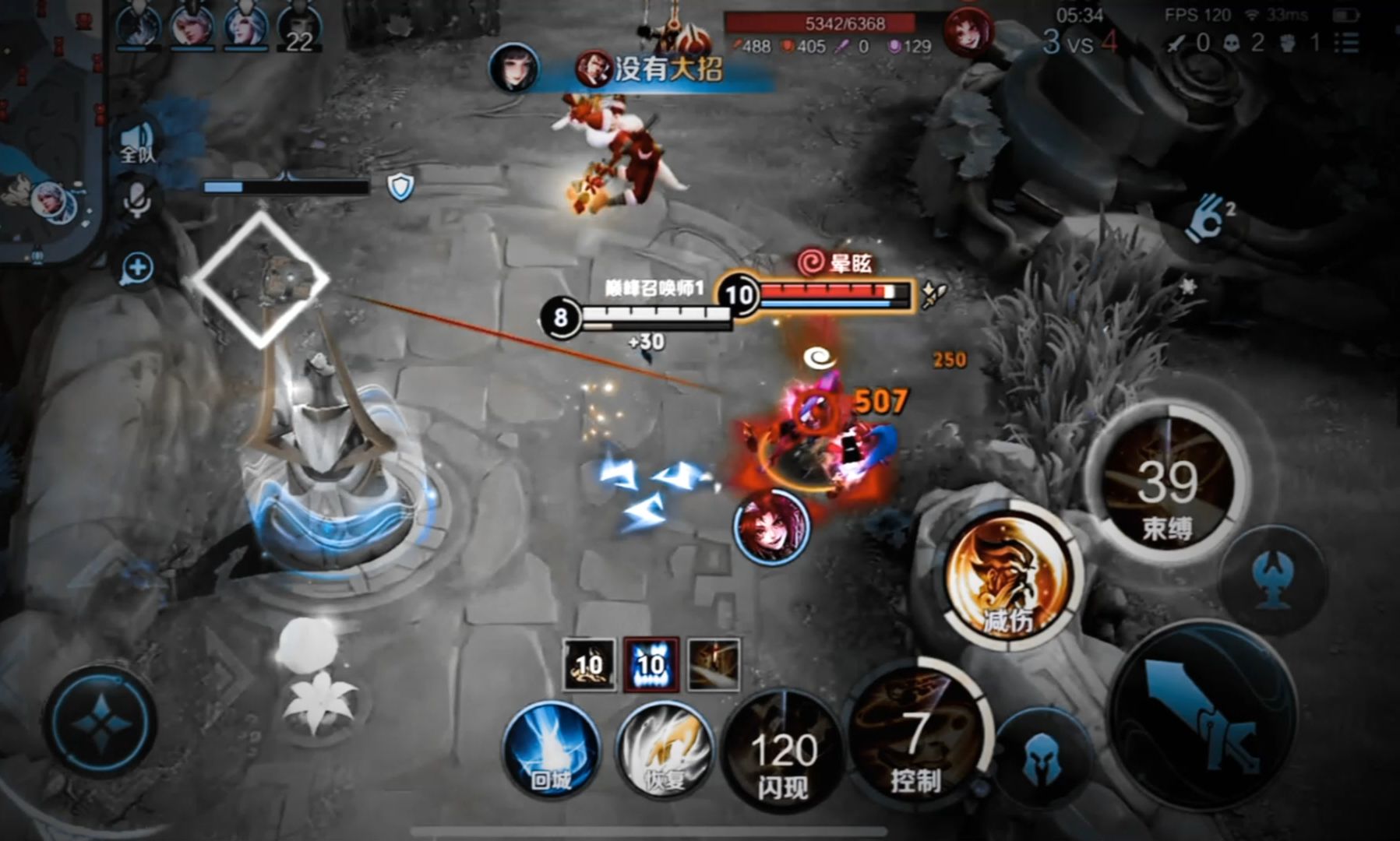1400x841 pixels.
Task: Use the red-bordered blue item slot
Action: (651, 664)
